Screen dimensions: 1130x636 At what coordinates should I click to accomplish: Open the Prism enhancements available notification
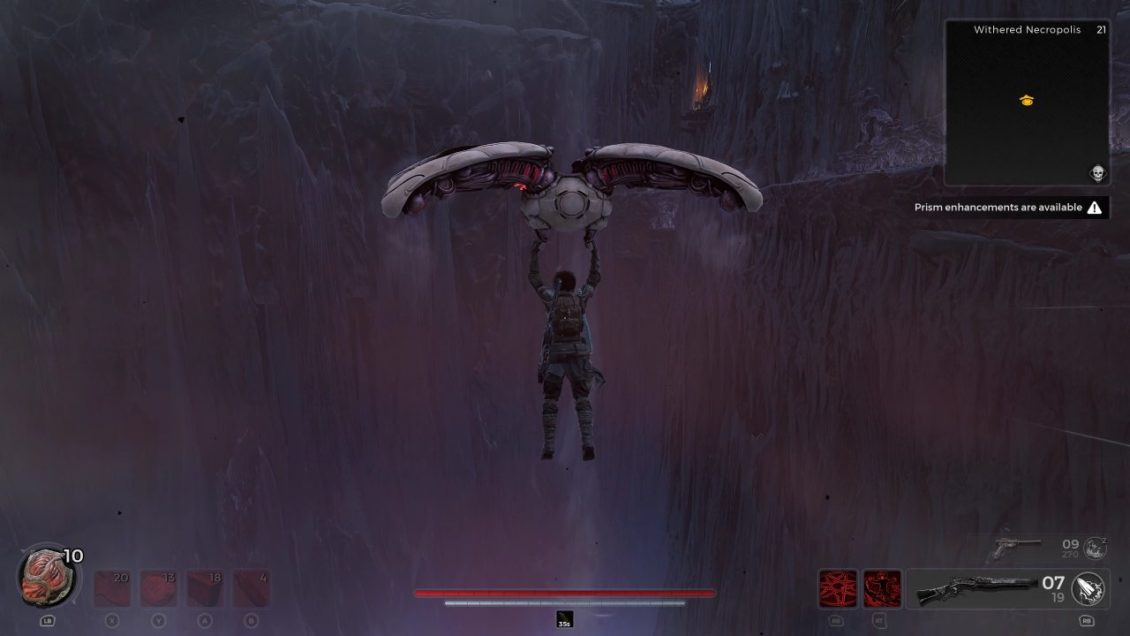[x=1011, y=208]
